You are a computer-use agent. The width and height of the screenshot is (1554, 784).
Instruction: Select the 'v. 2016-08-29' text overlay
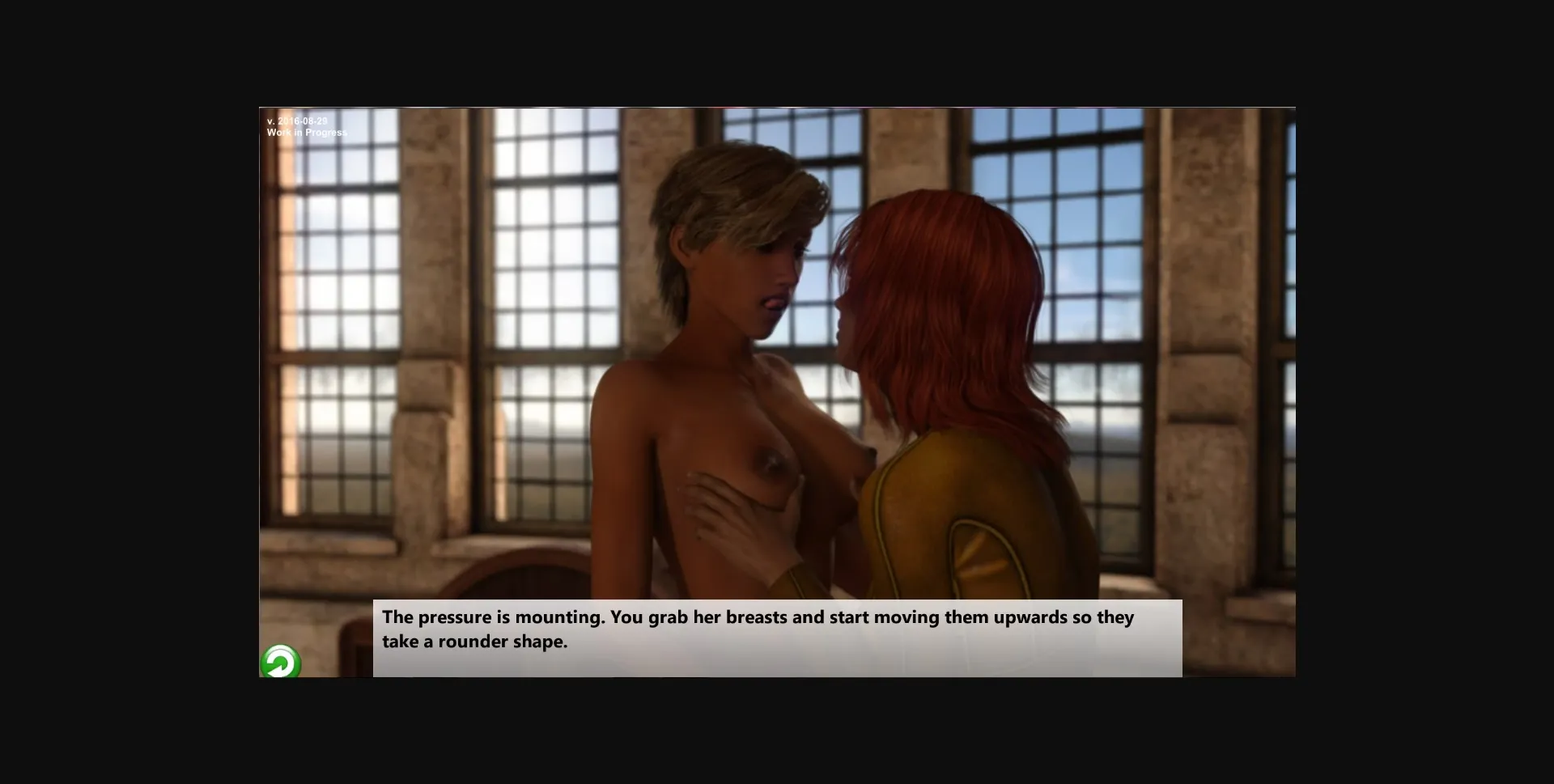(x=297, y=120)
